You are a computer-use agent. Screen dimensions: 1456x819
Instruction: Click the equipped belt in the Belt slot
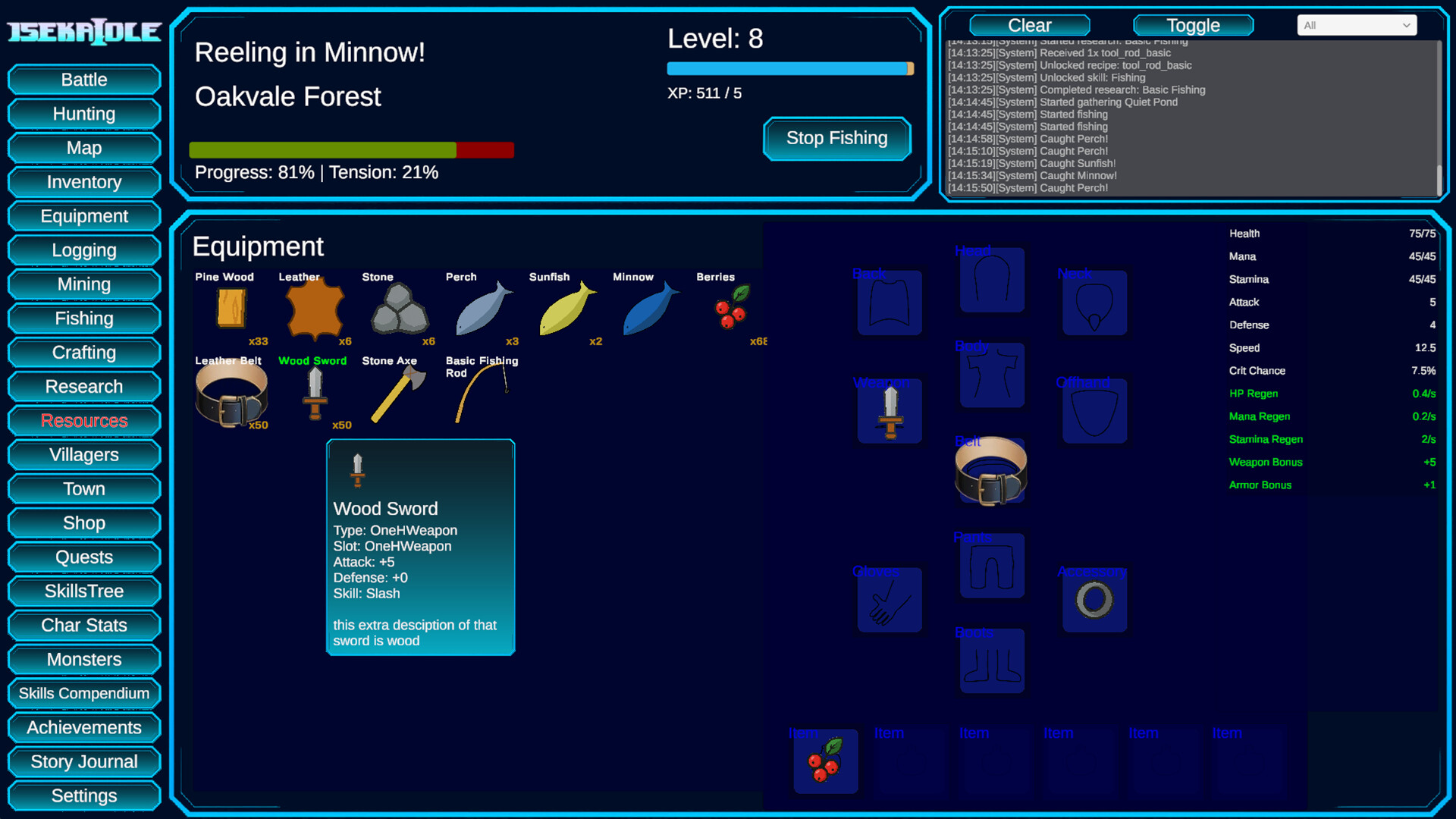coord(992,470)
